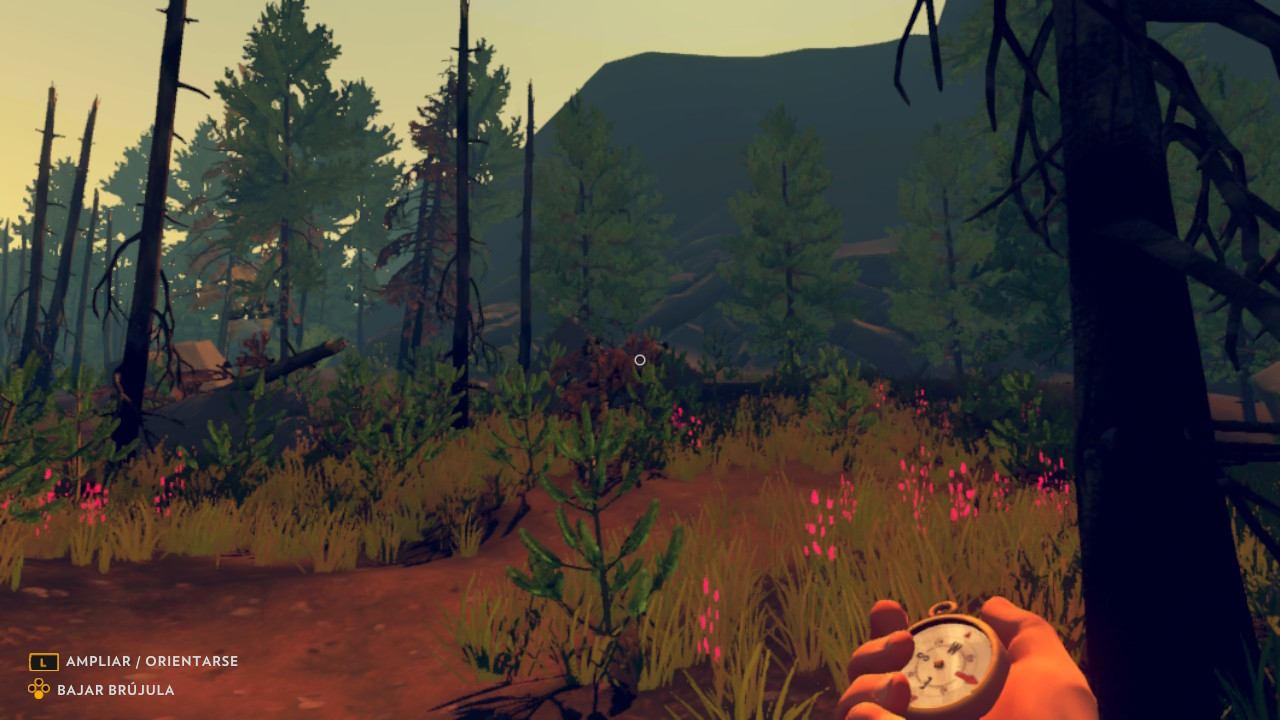The image size is (1280, 720).
Task: Click the E marking on the compass face
Action: (x=968, y=656)
